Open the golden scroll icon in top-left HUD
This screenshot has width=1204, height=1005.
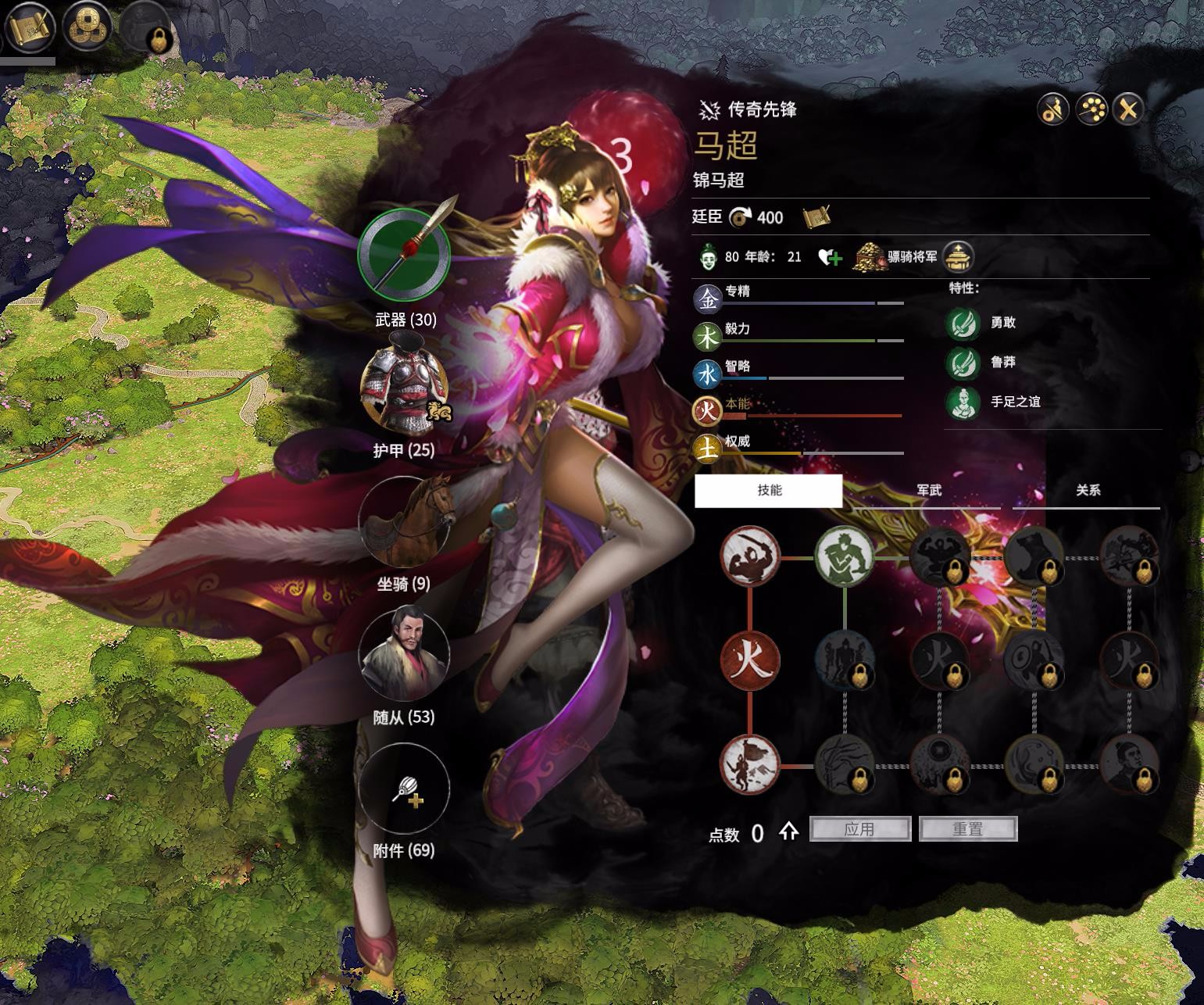(x=30, y=28)
